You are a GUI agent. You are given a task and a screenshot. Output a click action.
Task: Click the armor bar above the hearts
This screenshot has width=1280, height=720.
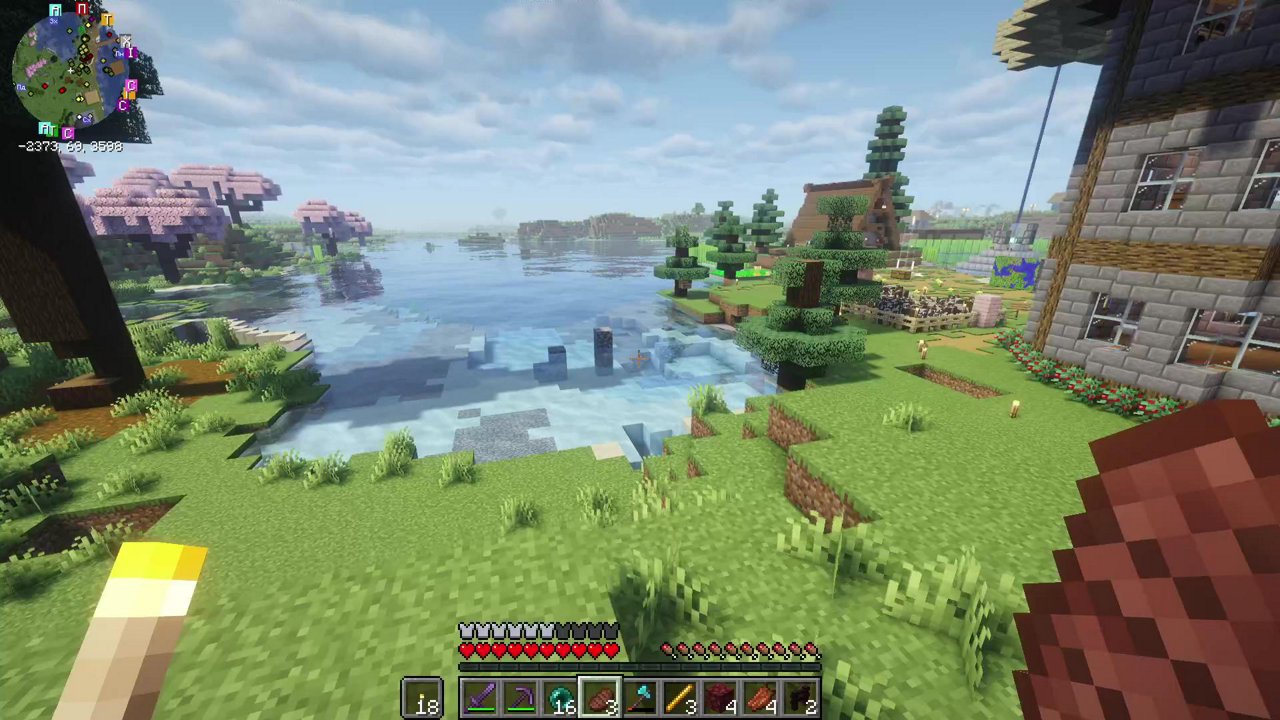pyautogui.click(x=537, y=630)
